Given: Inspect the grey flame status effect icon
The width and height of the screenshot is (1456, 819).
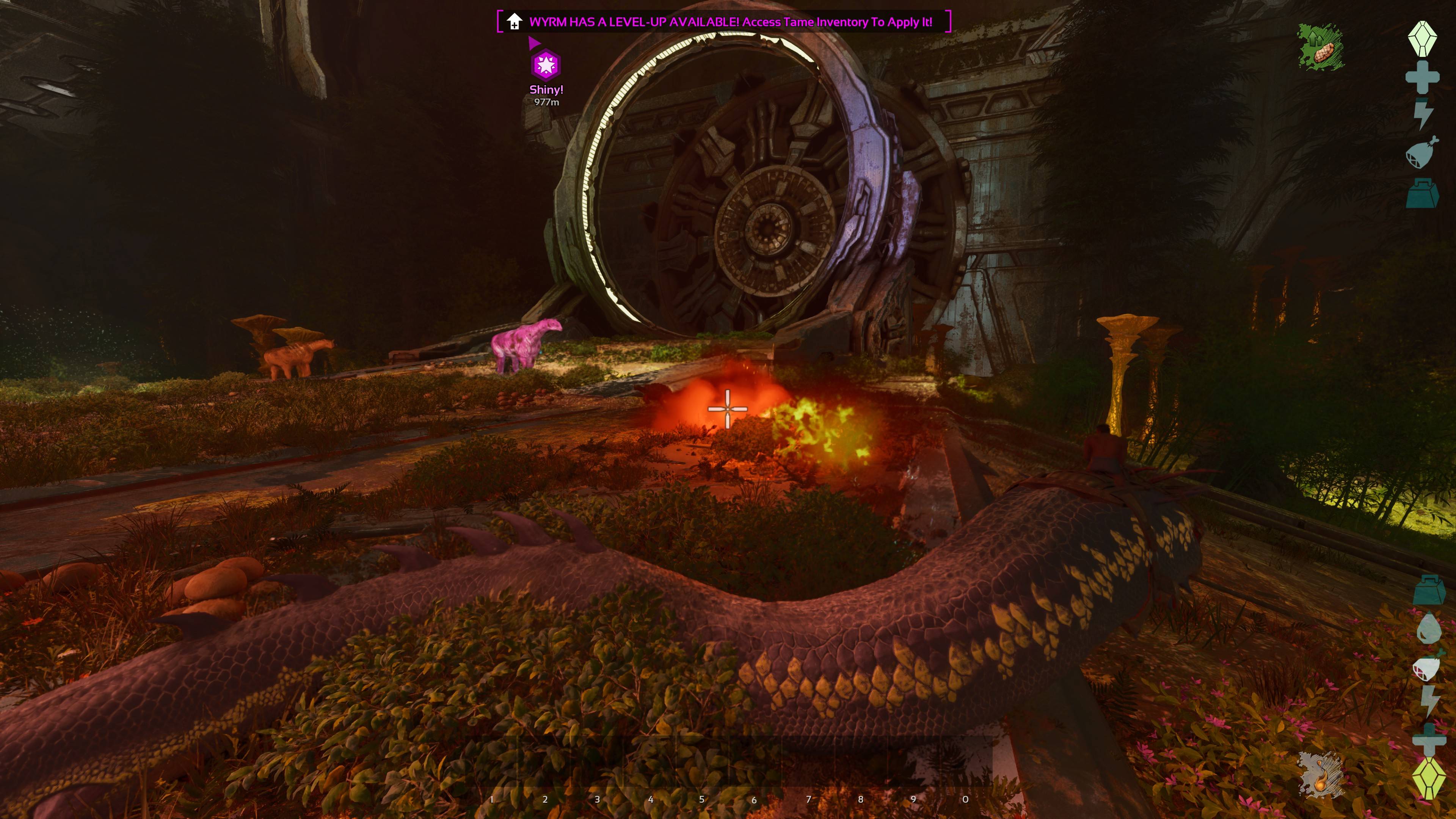Looking at the screenshot, I should (x=1320, y=775).
